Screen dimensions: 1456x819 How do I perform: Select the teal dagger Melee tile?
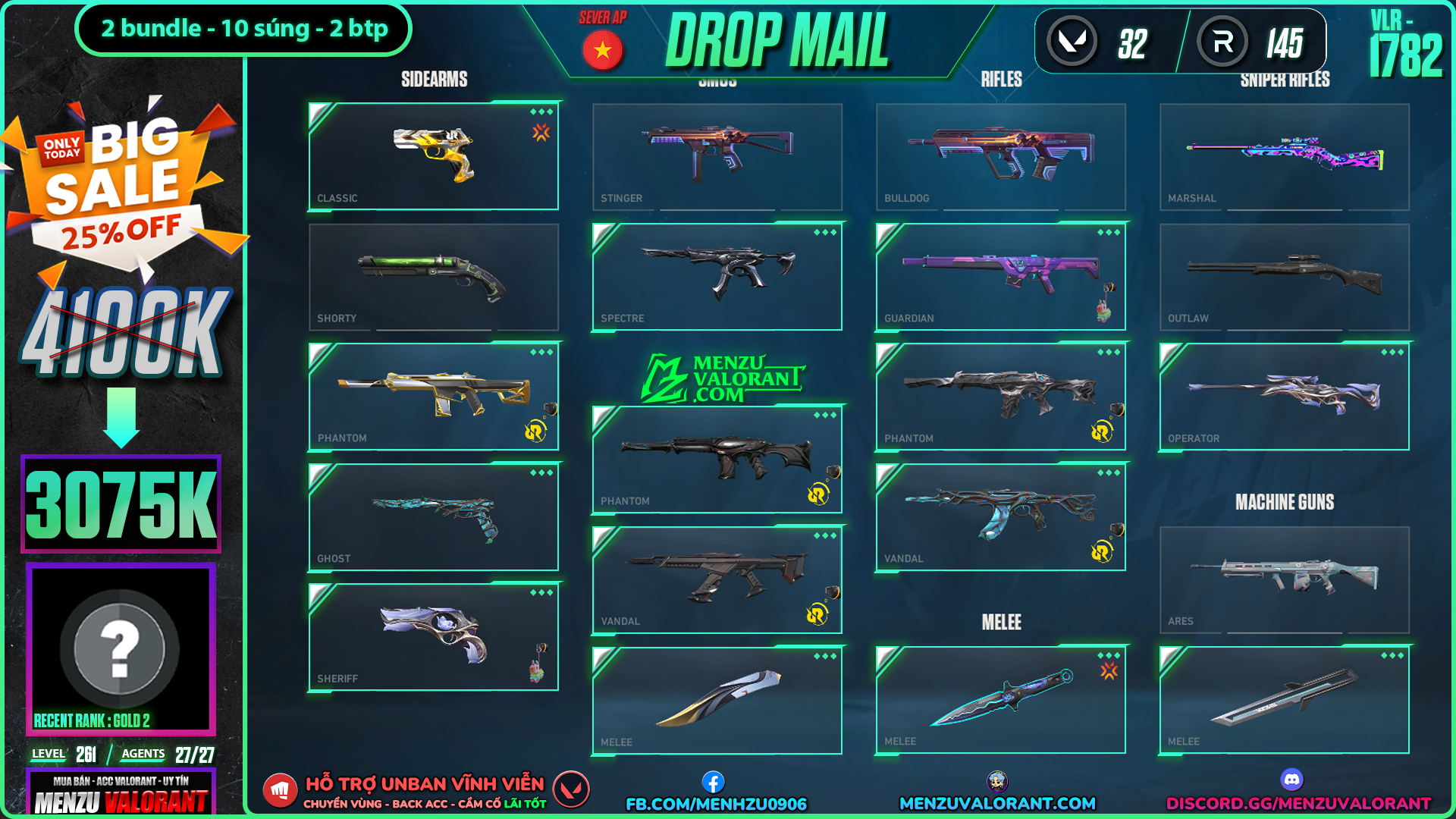[x=1001, y=700]
